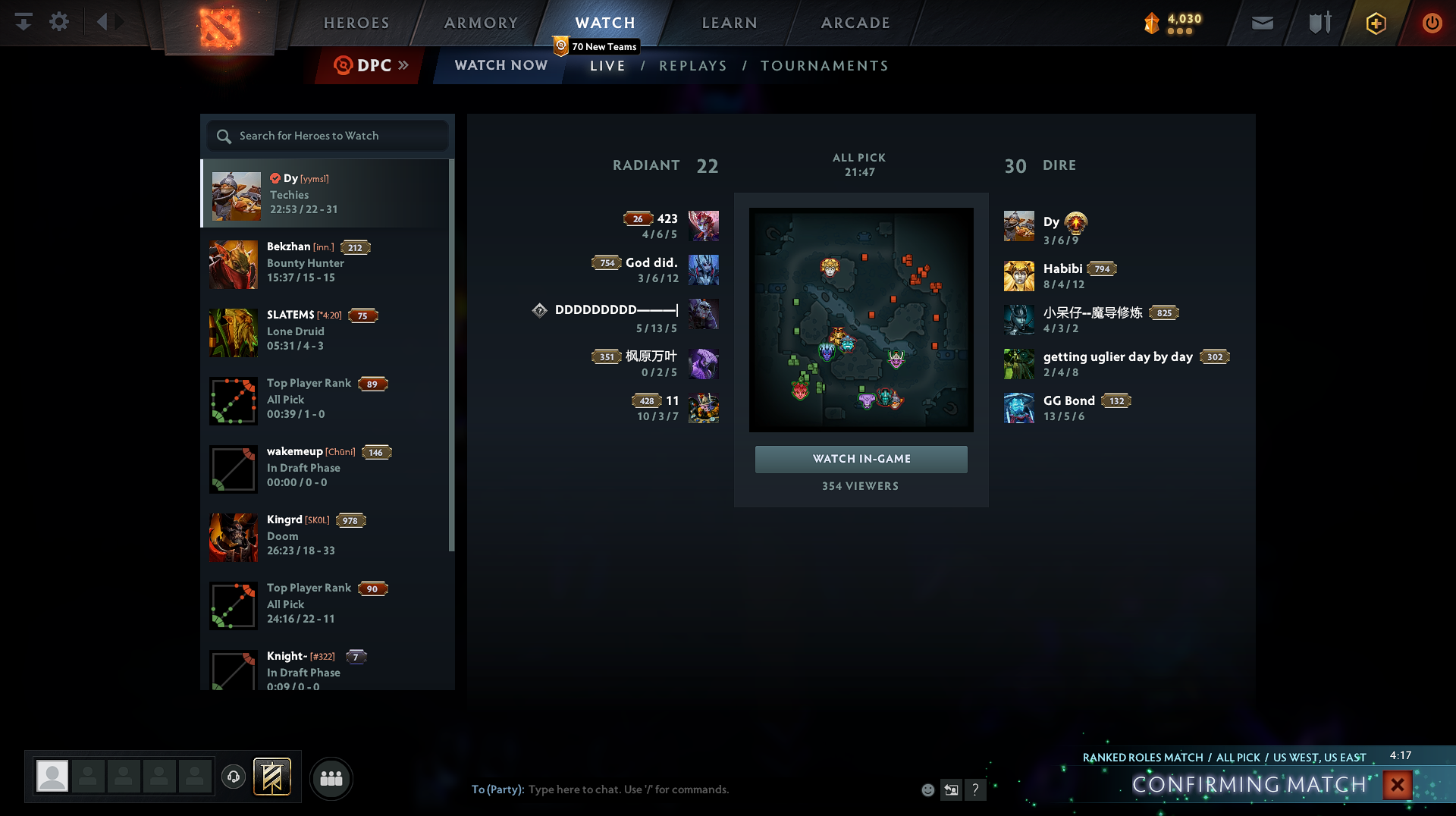Click the settings gear icon top left
This screenshot has height=816, width=1456.
pyautogui.click(x=59, y=22)
